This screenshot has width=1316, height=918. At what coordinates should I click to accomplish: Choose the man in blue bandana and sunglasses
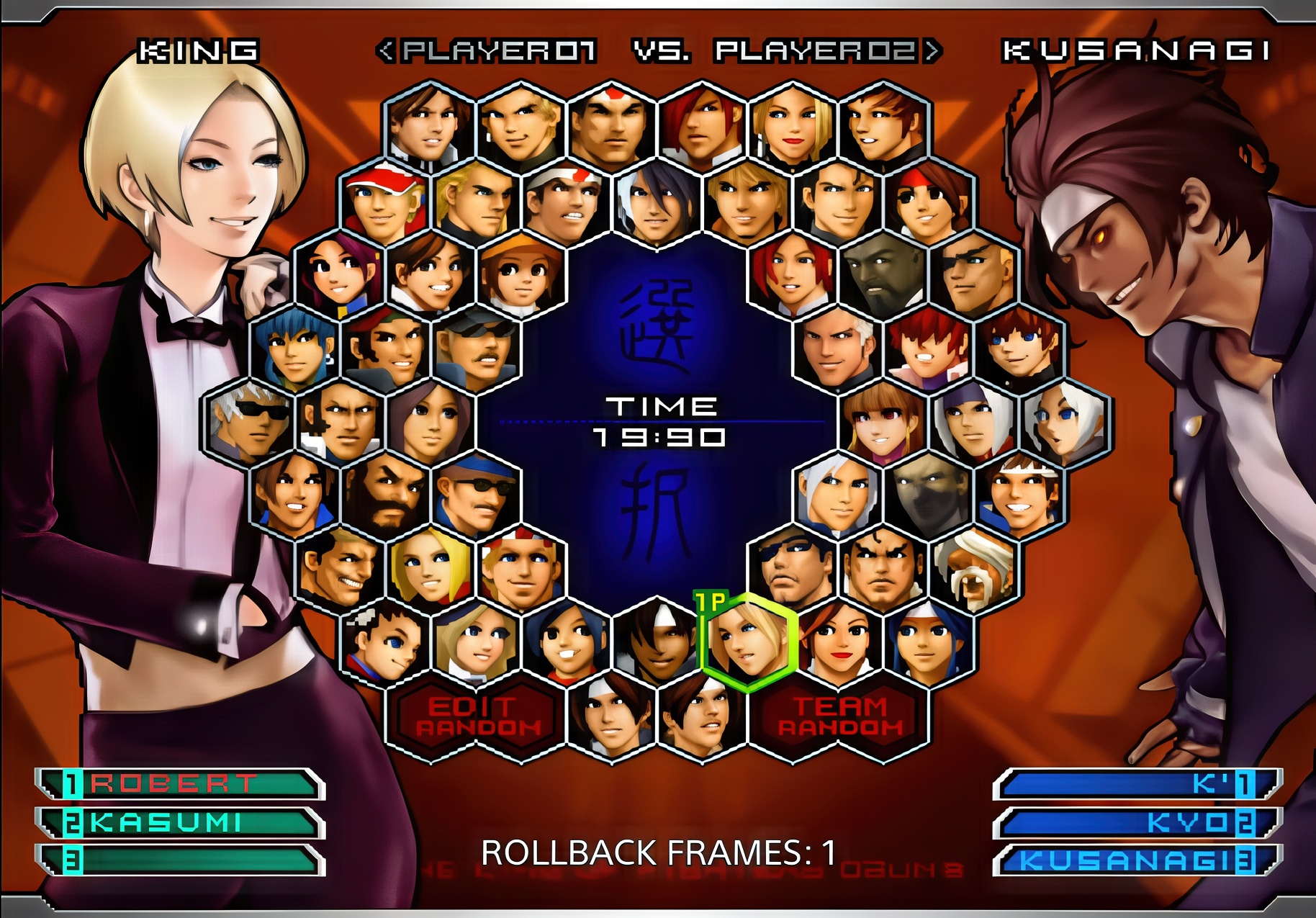coord(476,495)
